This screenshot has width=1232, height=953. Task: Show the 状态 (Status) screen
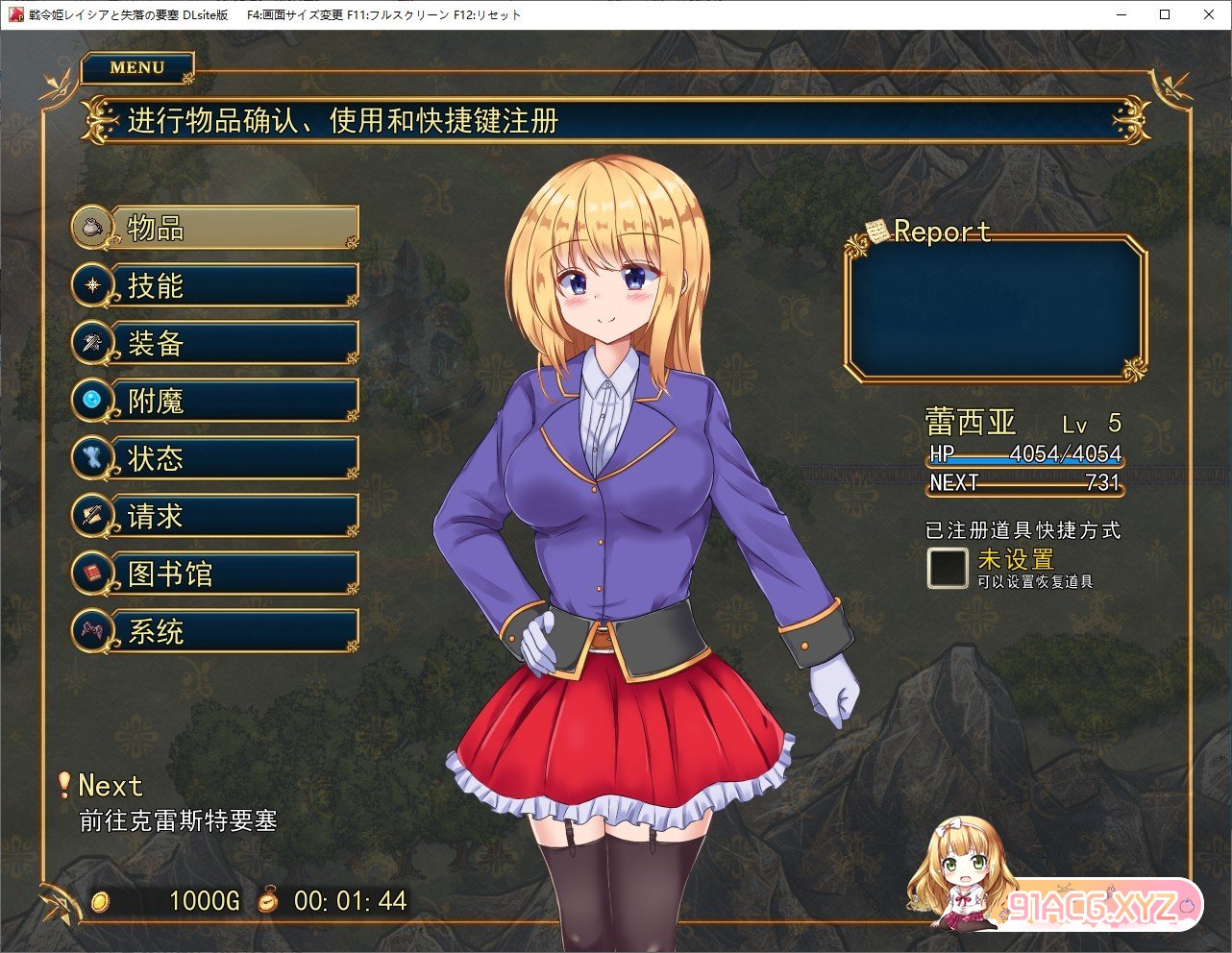pos(217,458)
